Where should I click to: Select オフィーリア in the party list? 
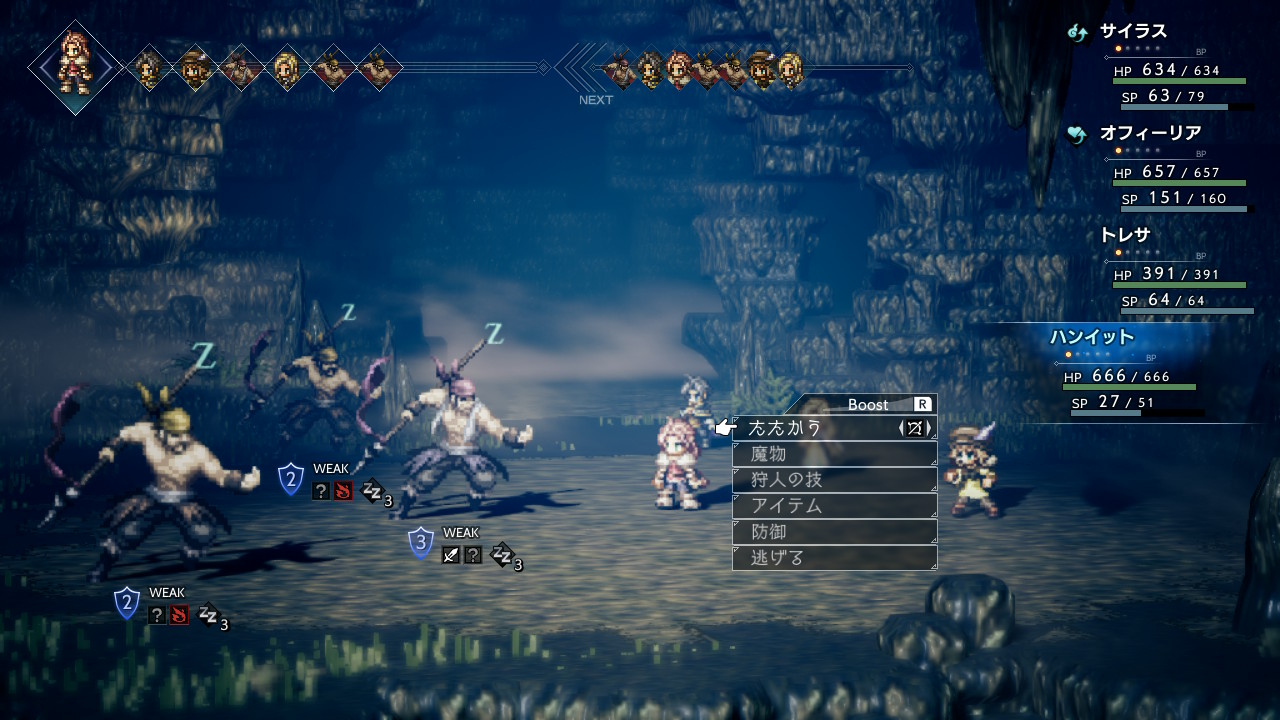(1150, 133)
